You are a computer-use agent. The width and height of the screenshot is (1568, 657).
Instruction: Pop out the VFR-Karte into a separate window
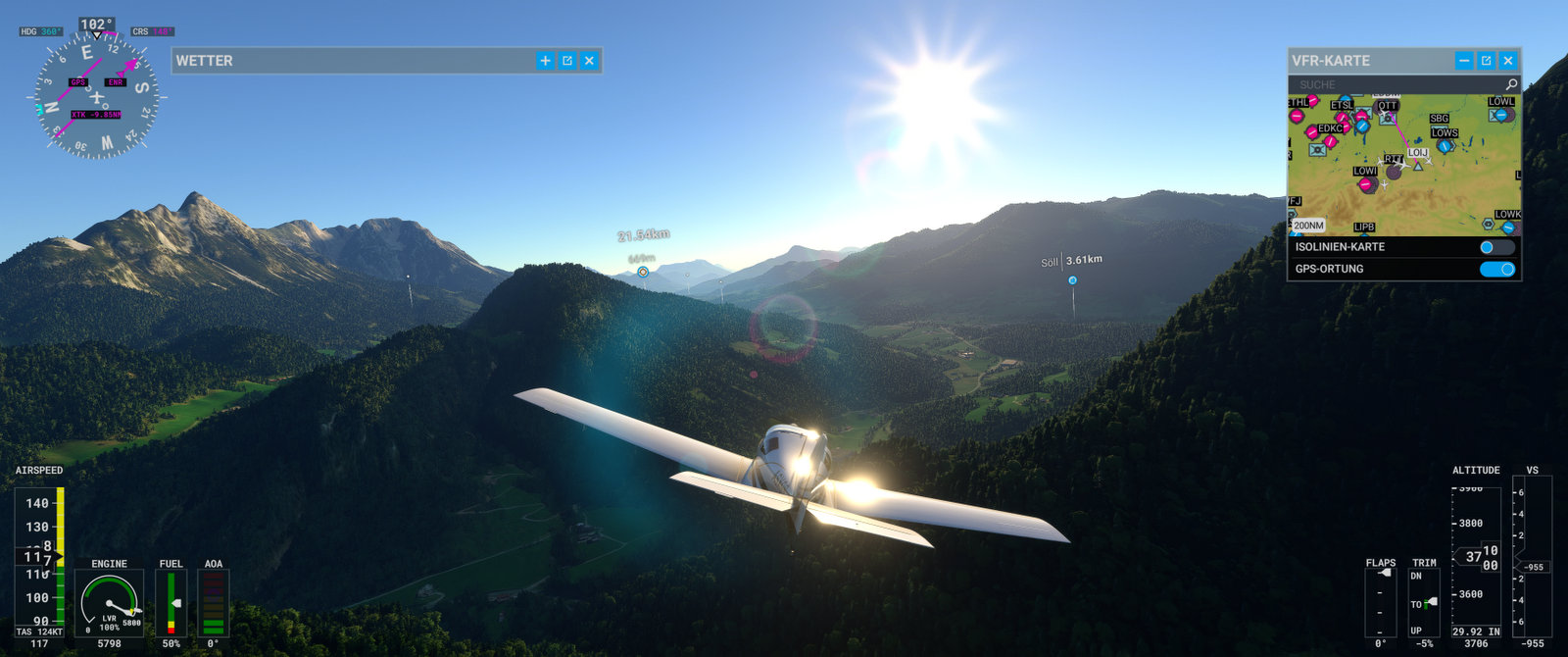[x=1487, y=61]
